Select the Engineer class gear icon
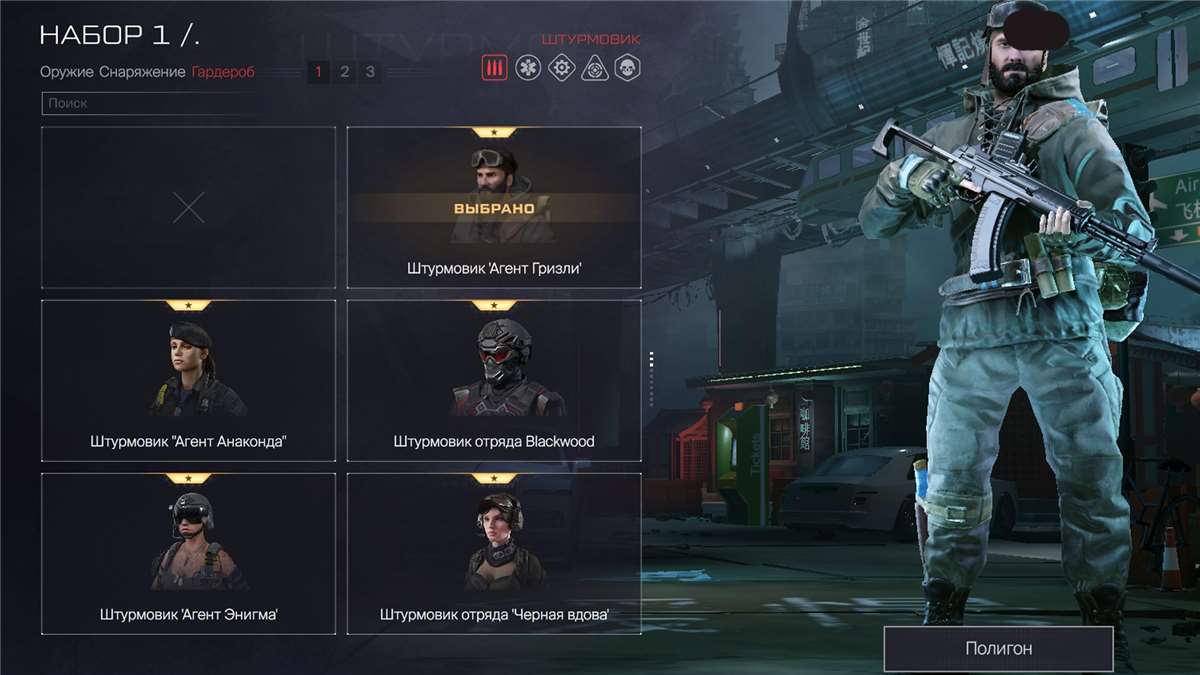Viewport: 1200px width, 675px height. (562, 68)
